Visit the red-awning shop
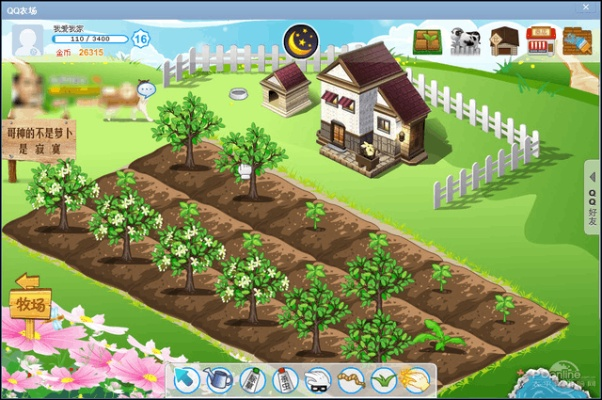 pyautogui.click(x=541, y=41)
